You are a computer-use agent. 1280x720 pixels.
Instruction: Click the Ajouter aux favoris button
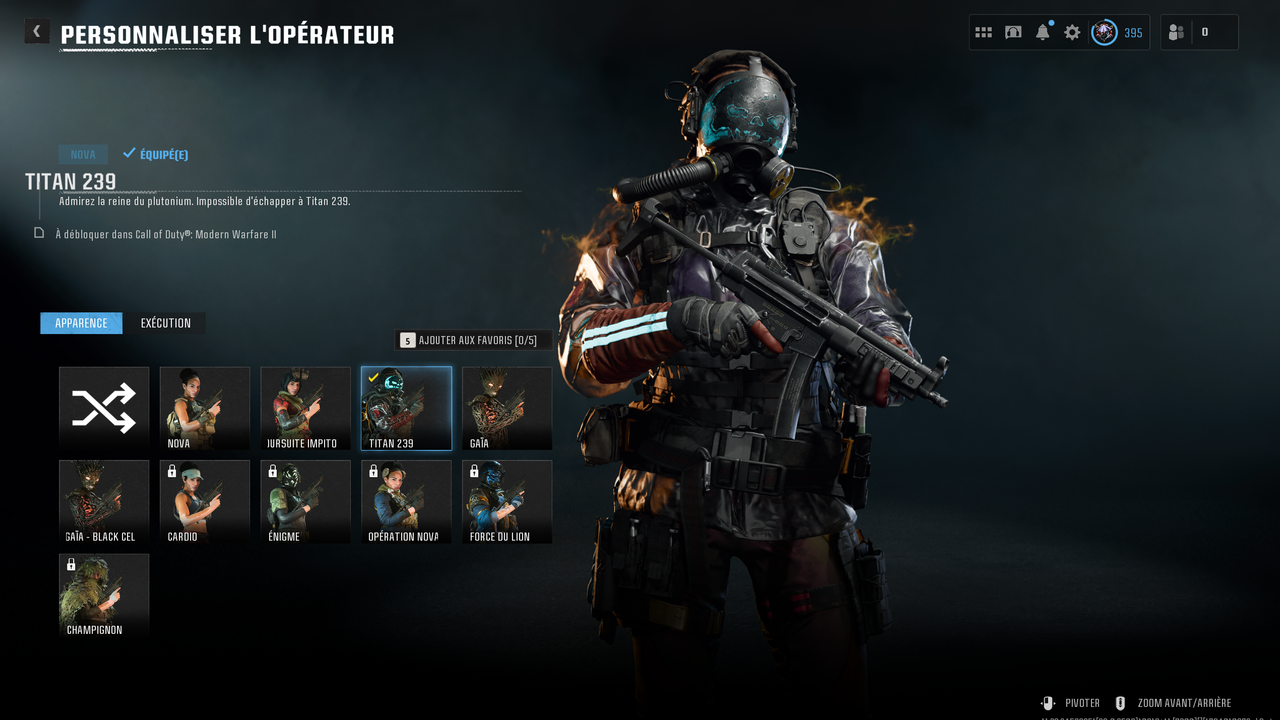click(473, 340)
